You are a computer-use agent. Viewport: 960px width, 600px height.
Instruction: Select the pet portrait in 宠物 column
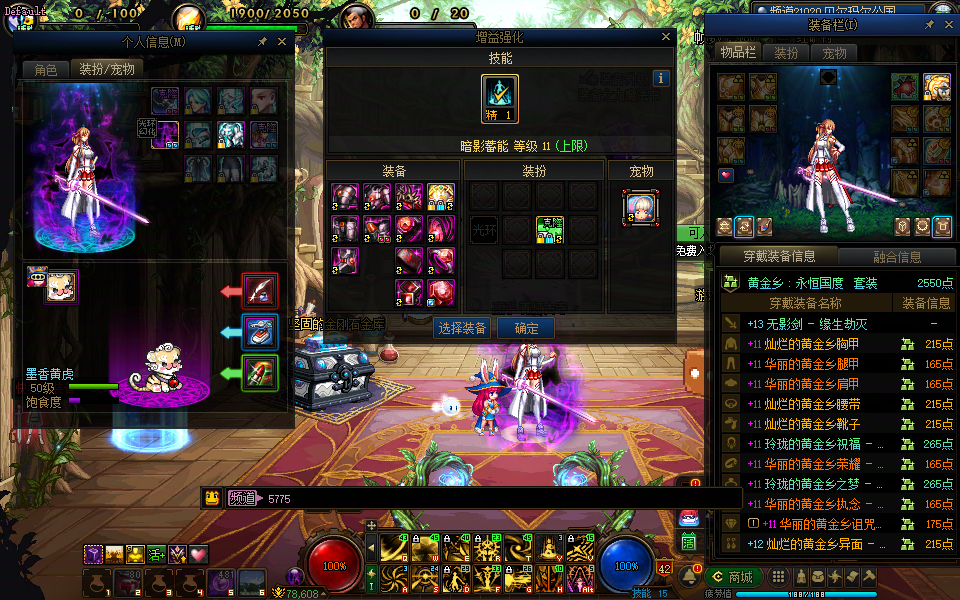coord(640,208)
